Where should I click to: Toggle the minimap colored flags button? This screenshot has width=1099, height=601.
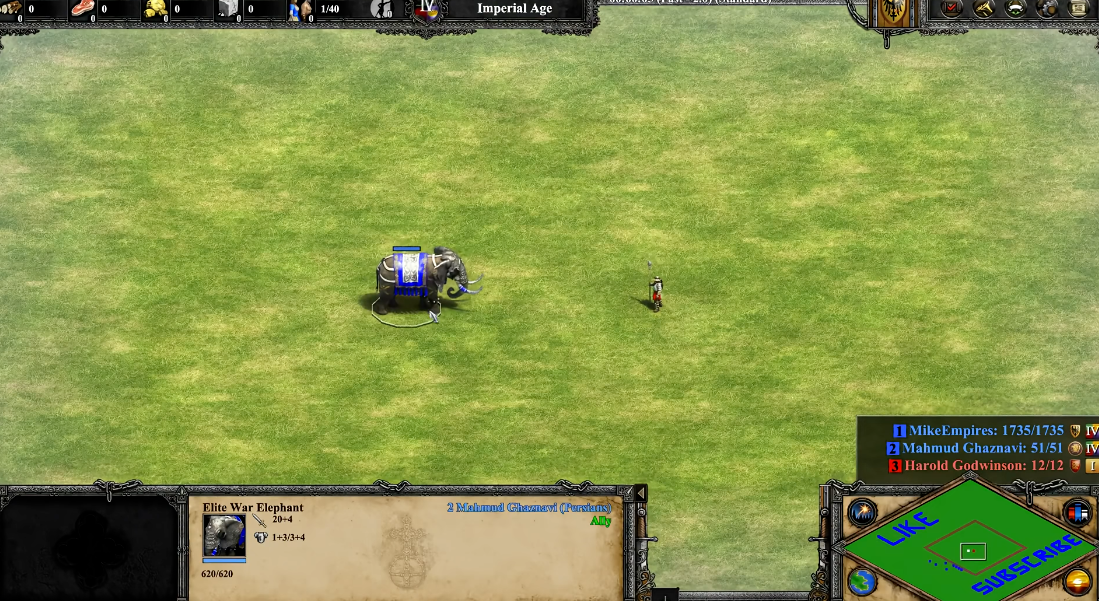[1077, 513]
